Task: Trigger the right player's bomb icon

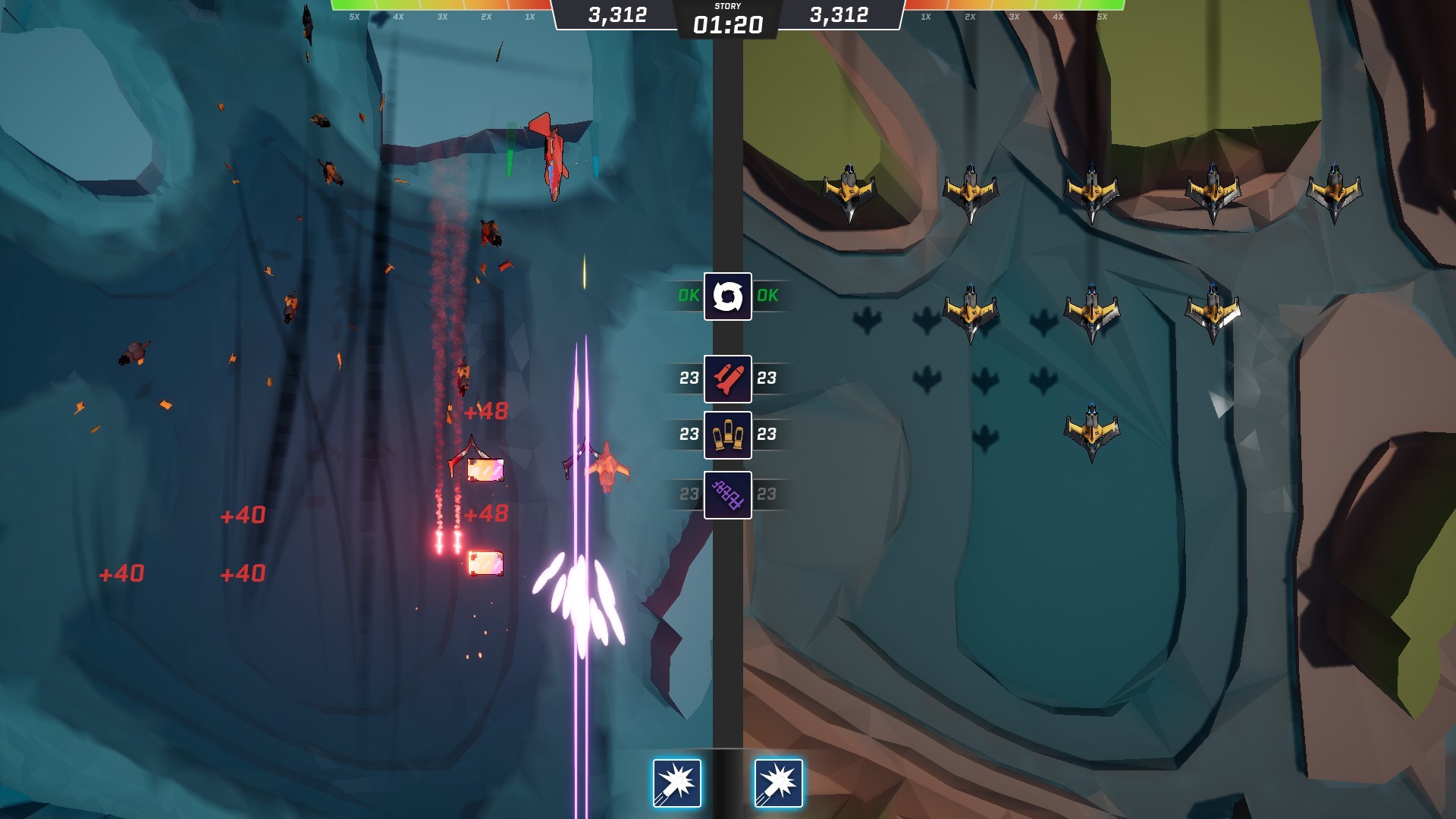Action: [x=778, y=785]
